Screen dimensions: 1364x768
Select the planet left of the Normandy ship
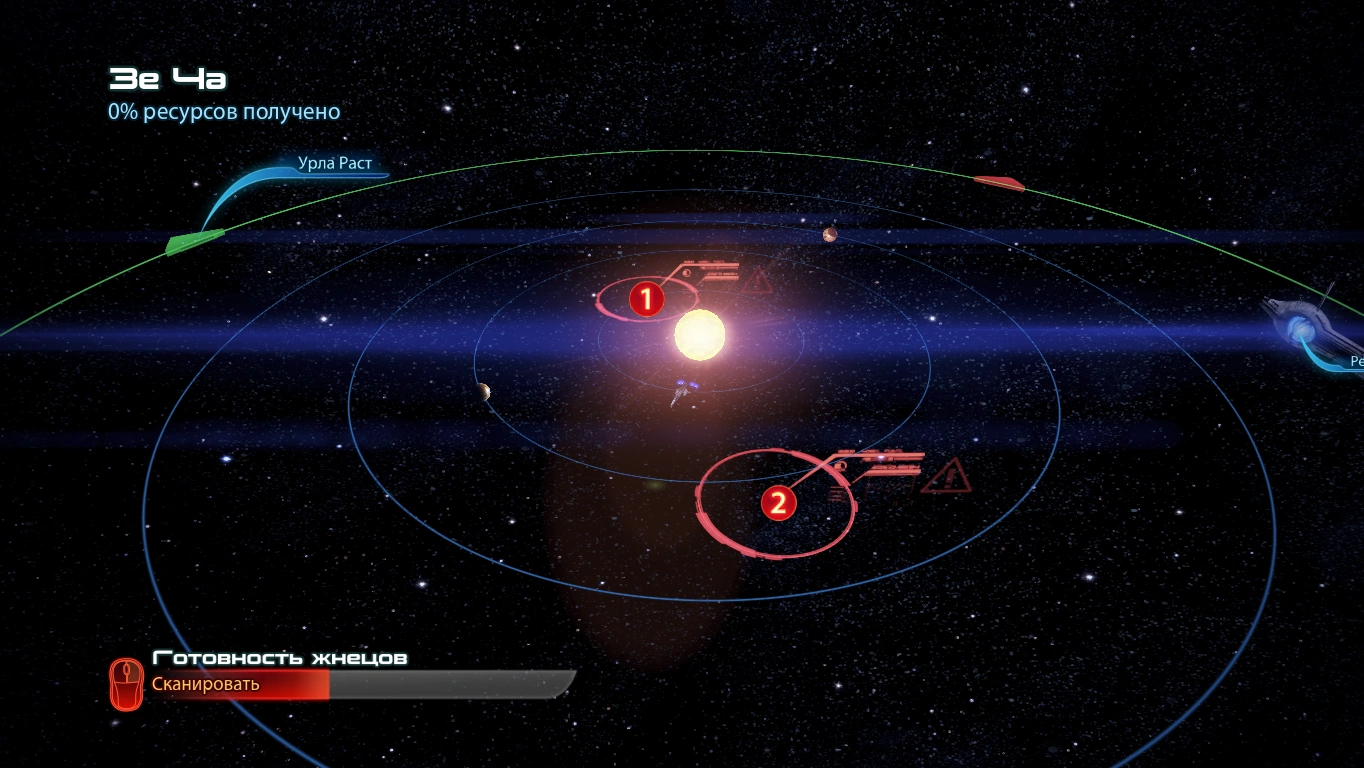pos(484,391)
